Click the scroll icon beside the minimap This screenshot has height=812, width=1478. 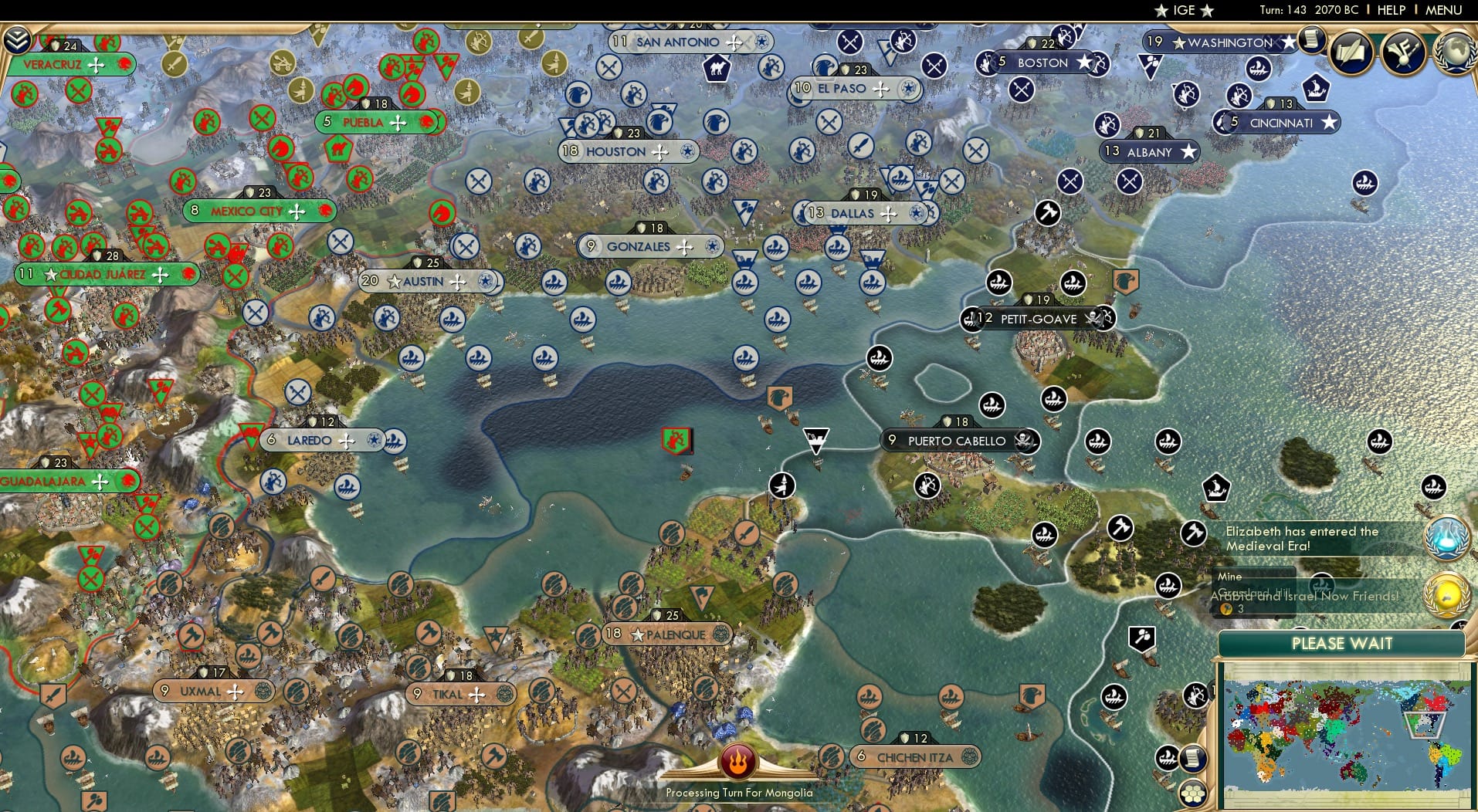pyautogui.click(x=1195, y=759)
